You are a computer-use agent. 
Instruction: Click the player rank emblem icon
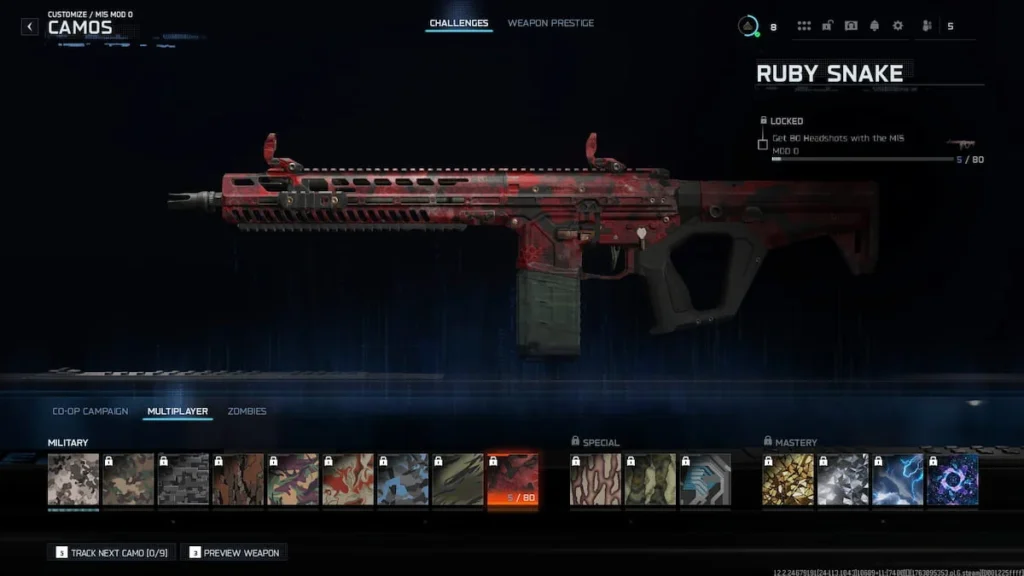click(x=747, y=26)
